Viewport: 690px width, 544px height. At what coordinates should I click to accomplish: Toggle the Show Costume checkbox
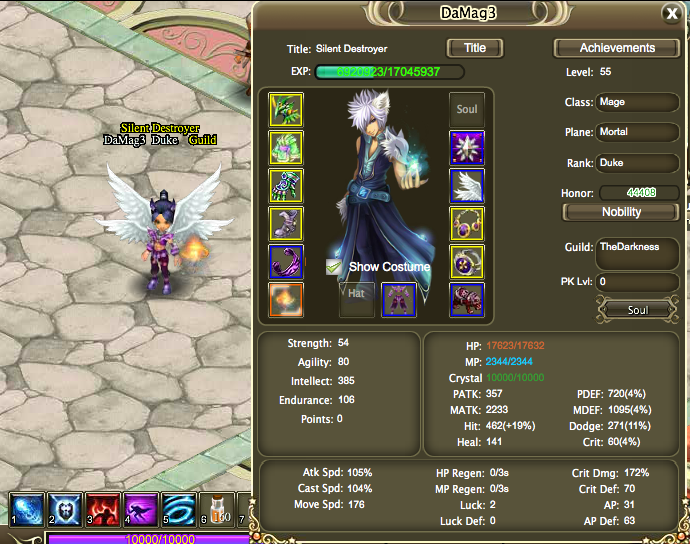click(334, 267)
